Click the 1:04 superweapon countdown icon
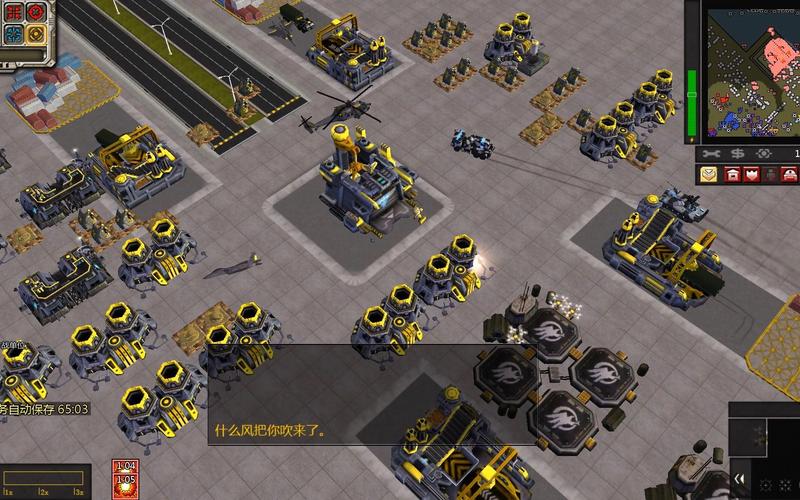Image resolution: width=800 pixels, height=500 pixels. click(125, 467)
